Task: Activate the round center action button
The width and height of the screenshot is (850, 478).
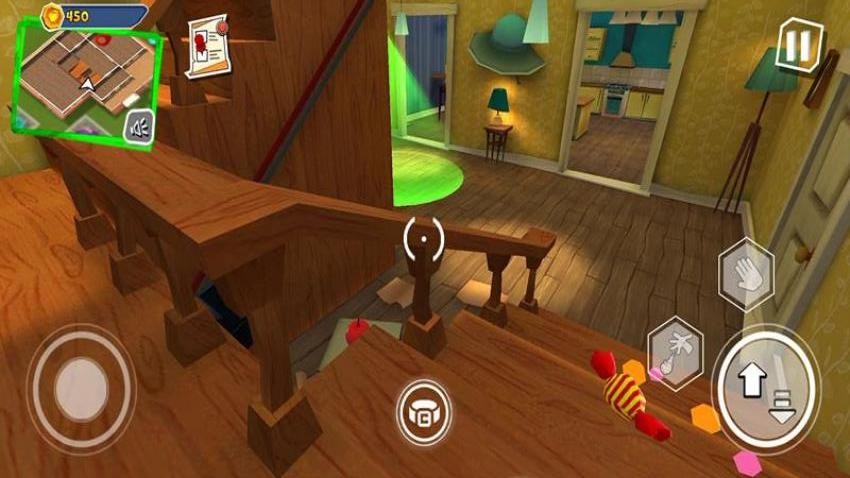Action: pos(423,411)
